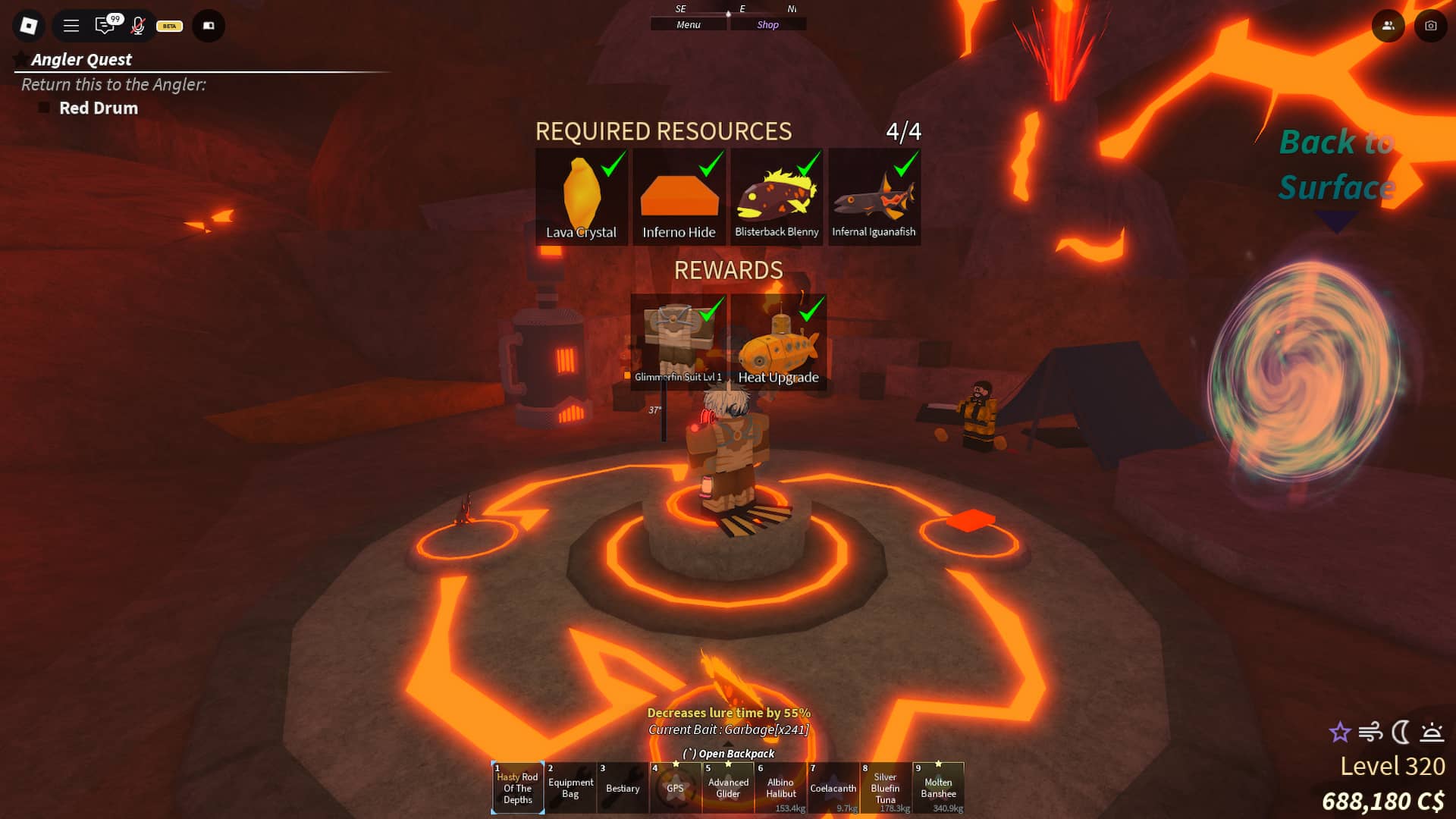Open the Roblox hamburger menu

click(71, 25)
